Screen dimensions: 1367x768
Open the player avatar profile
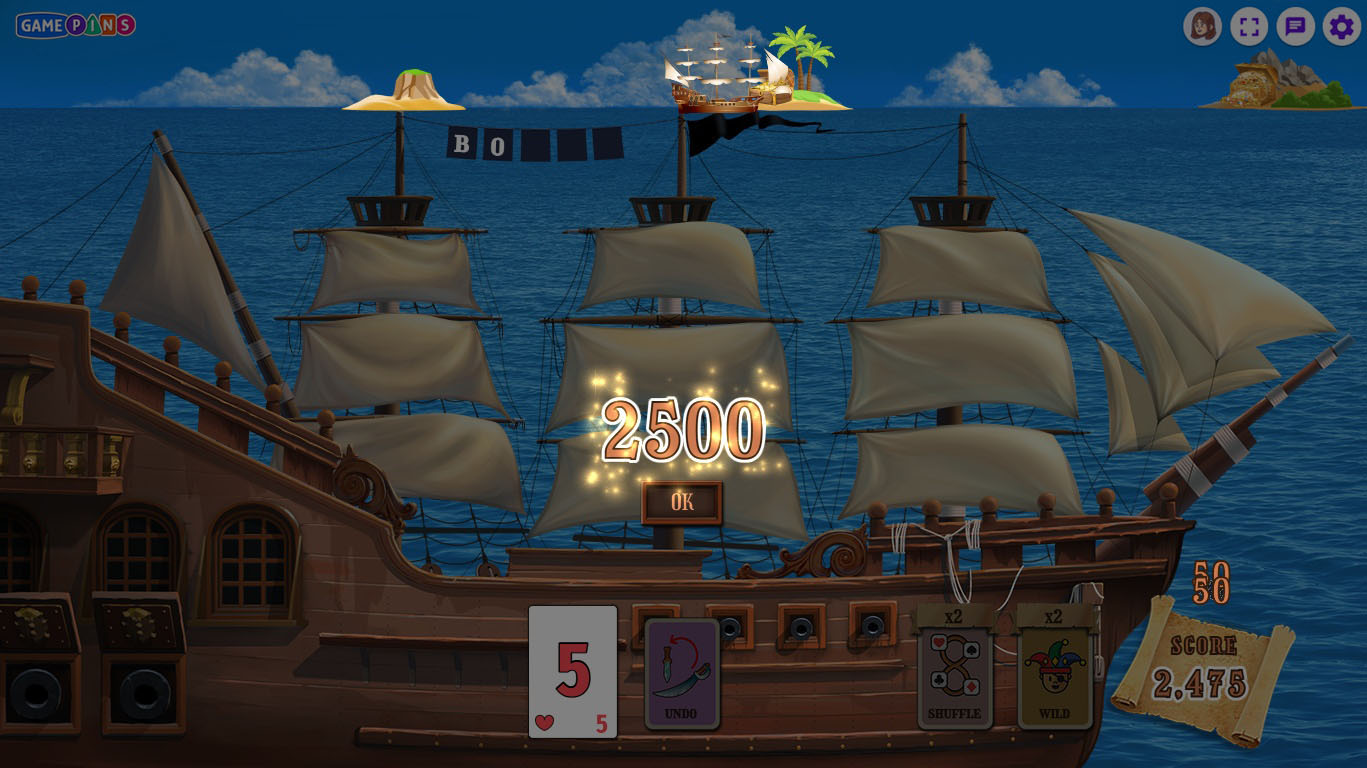click(1203, 27)
